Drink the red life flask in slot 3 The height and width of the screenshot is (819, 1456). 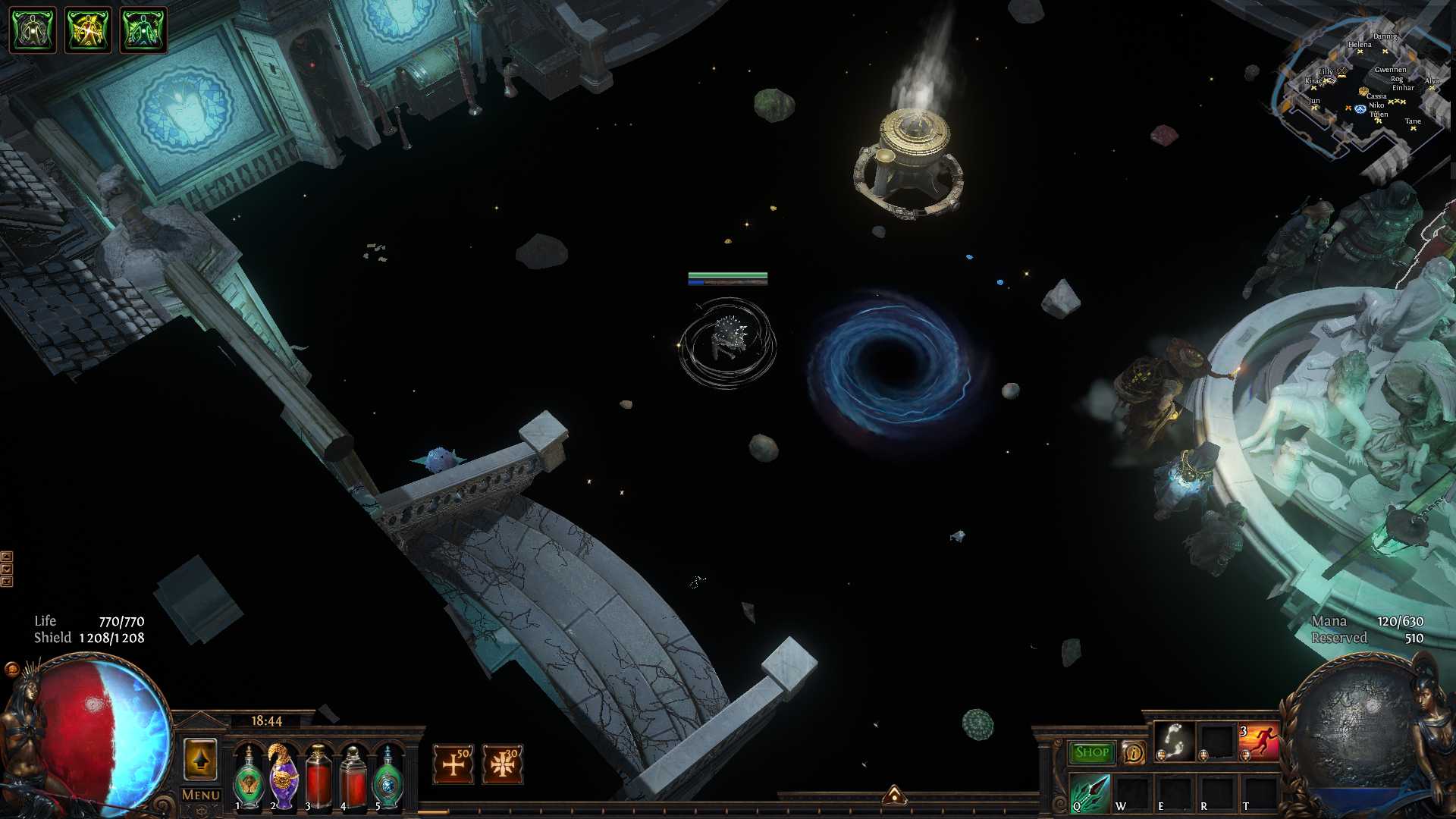318,778
